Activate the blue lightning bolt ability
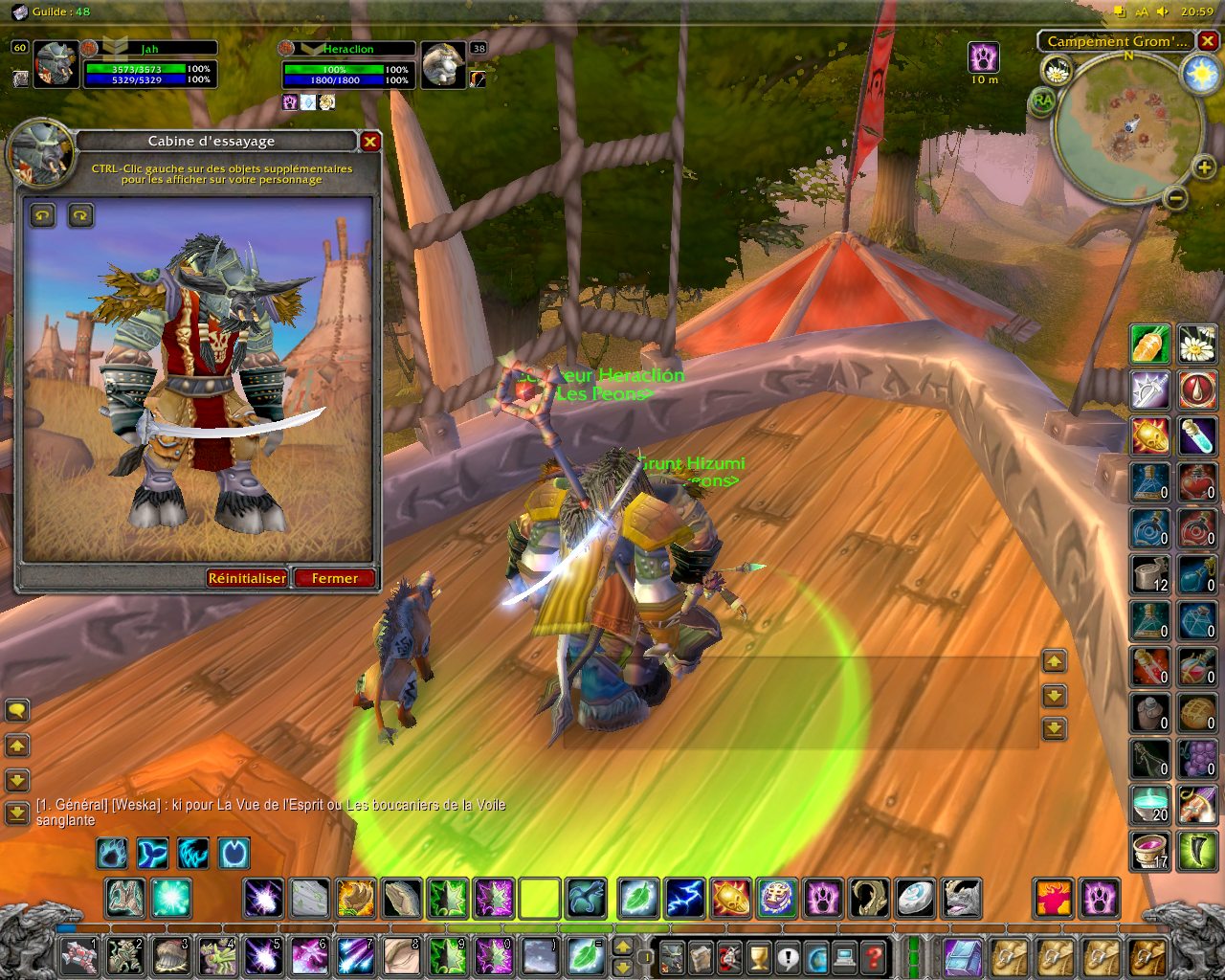1225x980 pixels. point(684,900)
